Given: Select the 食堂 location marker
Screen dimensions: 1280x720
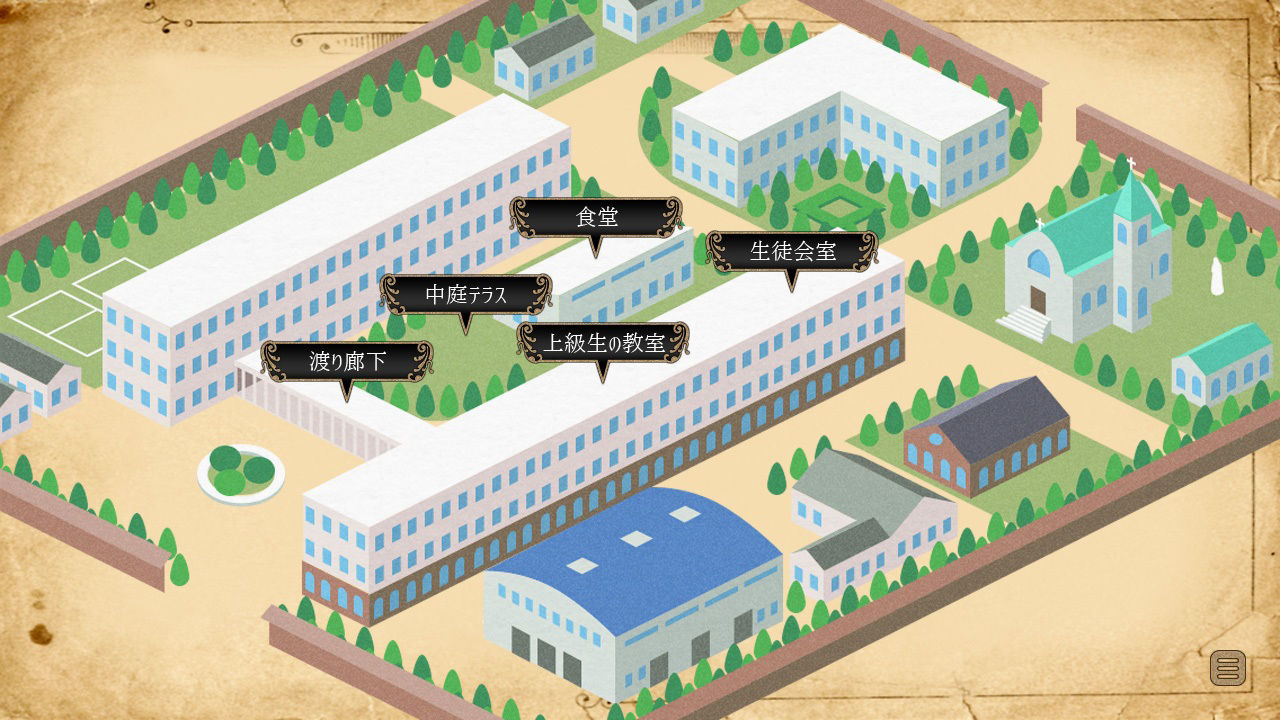Looking at the screenshot, I should tap(596, 218).
